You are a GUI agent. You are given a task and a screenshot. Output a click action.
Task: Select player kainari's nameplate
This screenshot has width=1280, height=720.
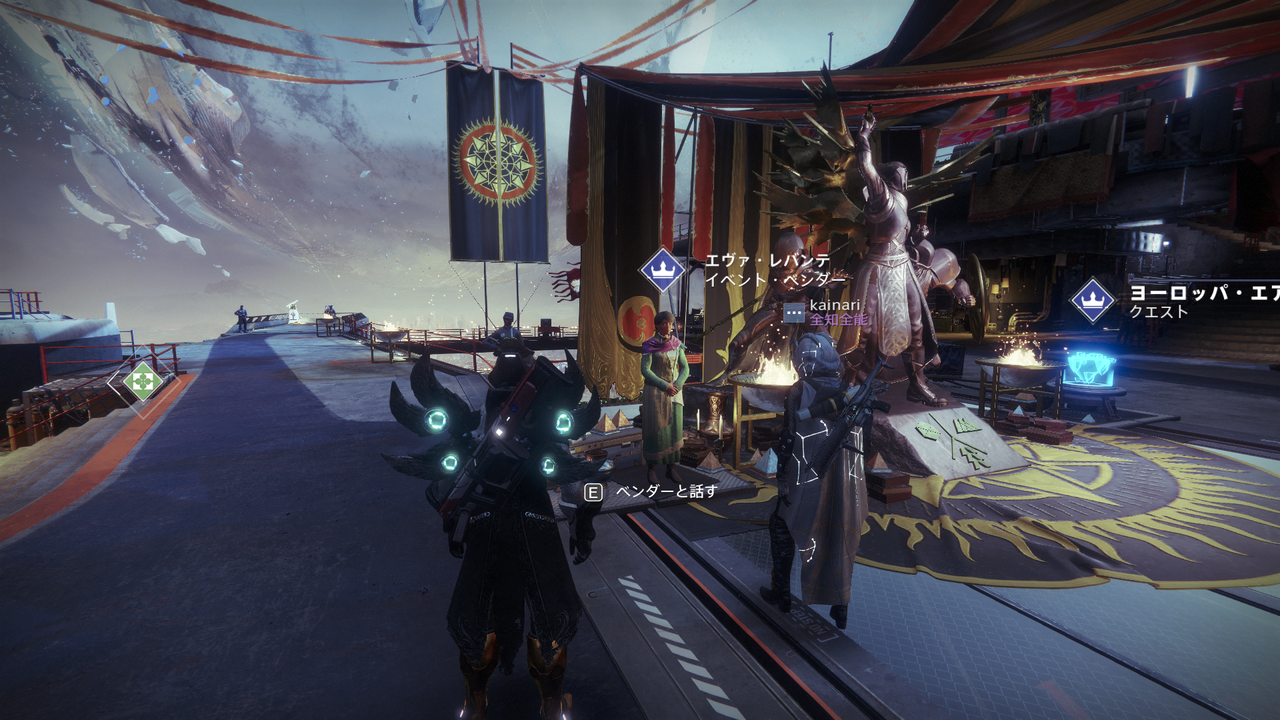[829, 304]
